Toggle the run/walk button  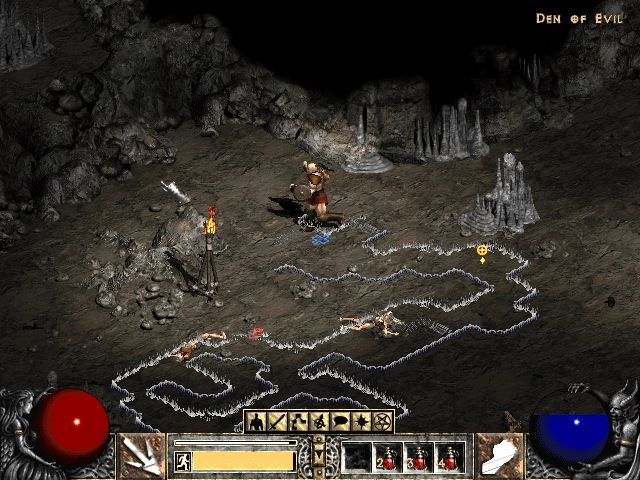tap(183, 461)
